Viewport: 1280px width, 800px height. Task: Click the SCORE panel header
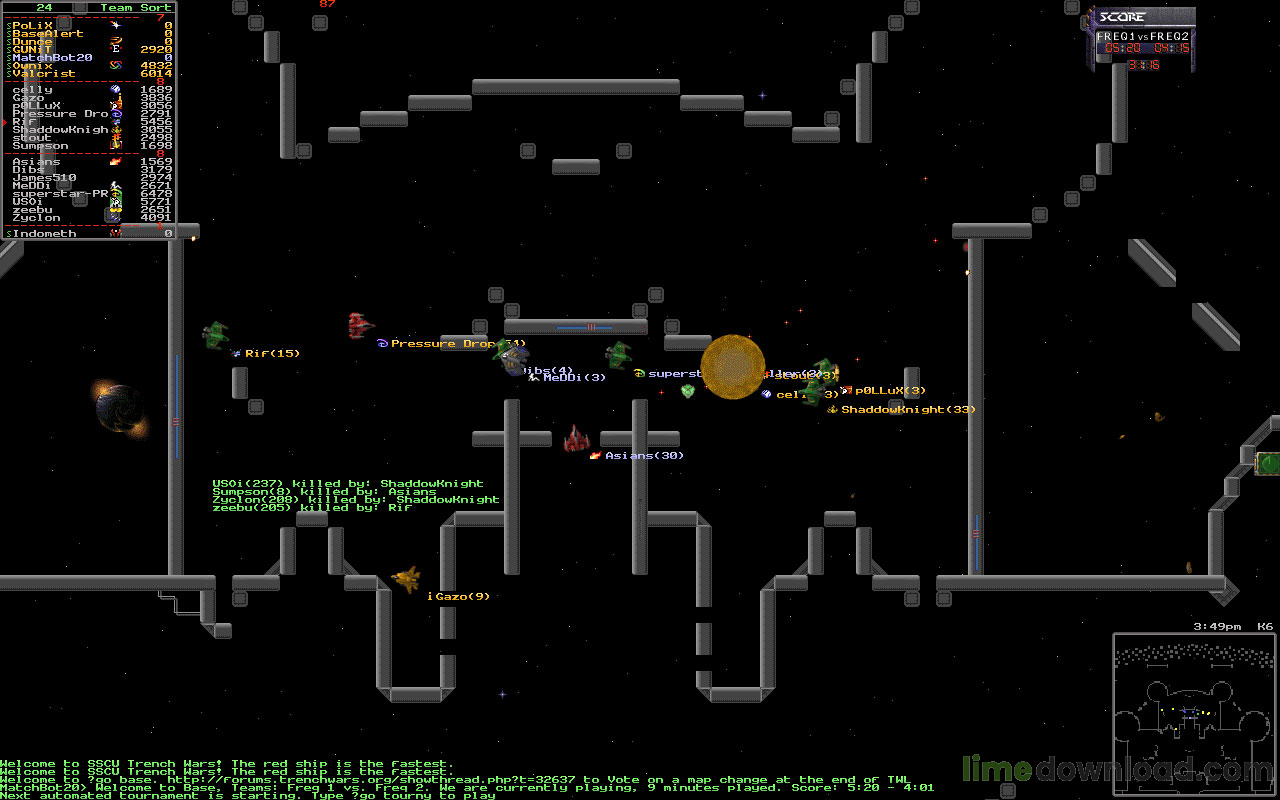1121,15
